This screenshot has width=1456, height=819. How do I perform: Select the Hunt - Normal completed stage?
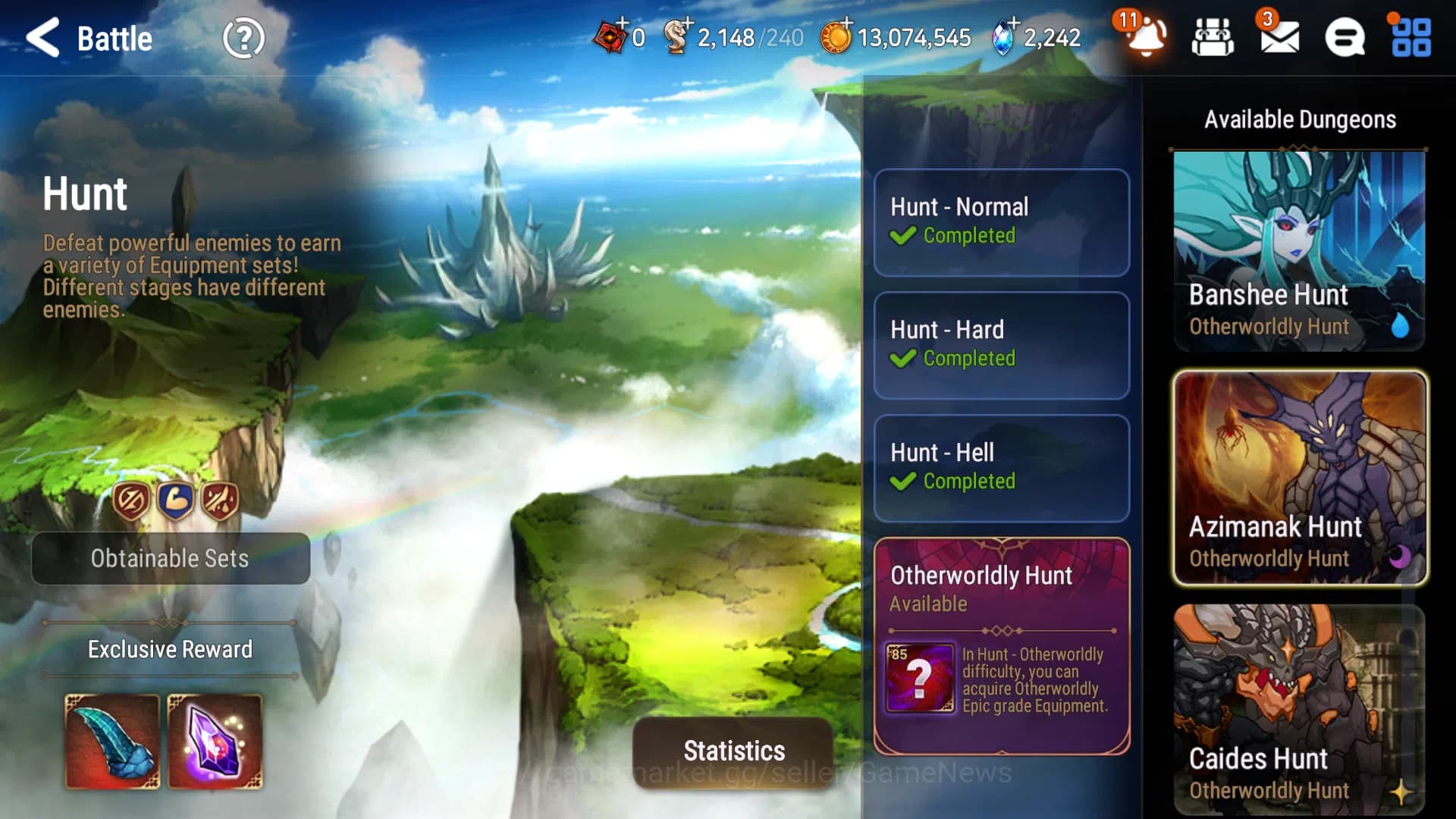coord(1001,222)
